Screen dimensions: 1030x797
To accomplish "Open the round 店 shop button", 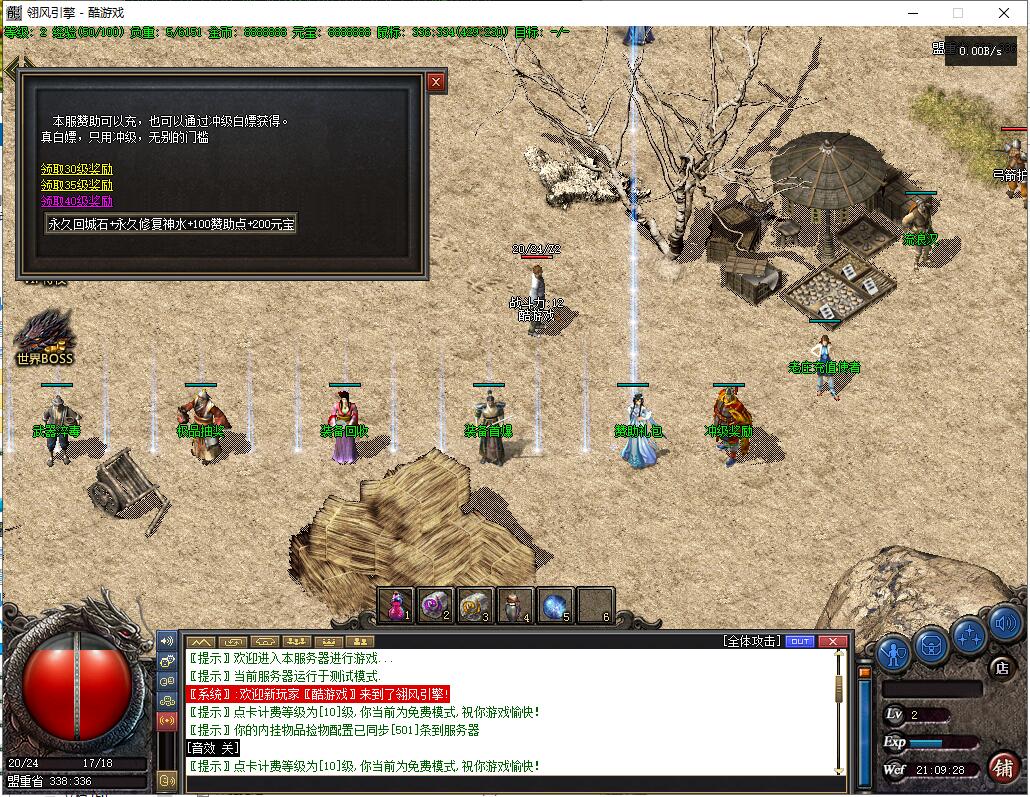I will 1000,667.
